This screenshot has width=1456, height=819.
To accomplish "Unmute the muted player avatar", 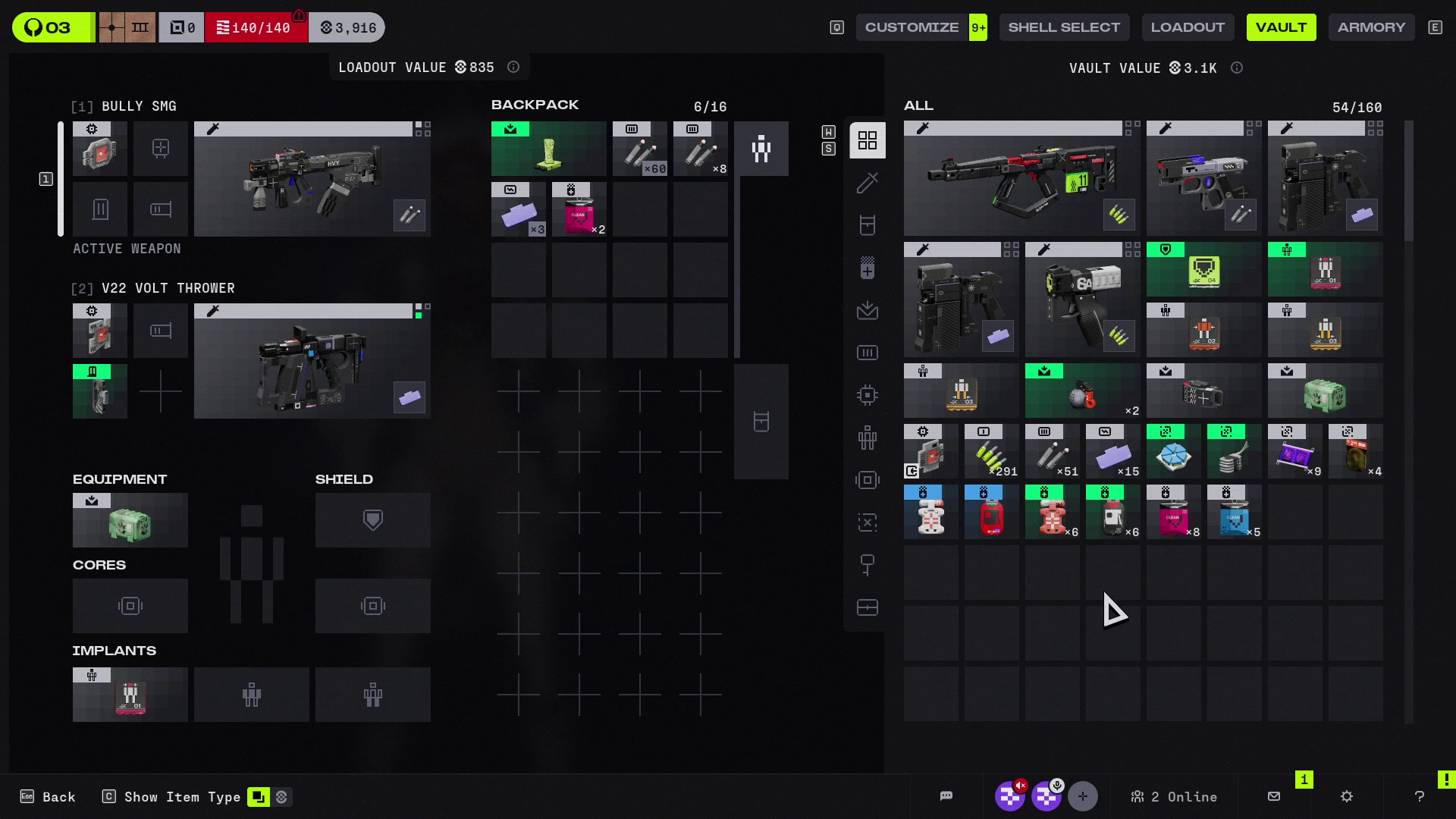I will (x=1011, y=796).
